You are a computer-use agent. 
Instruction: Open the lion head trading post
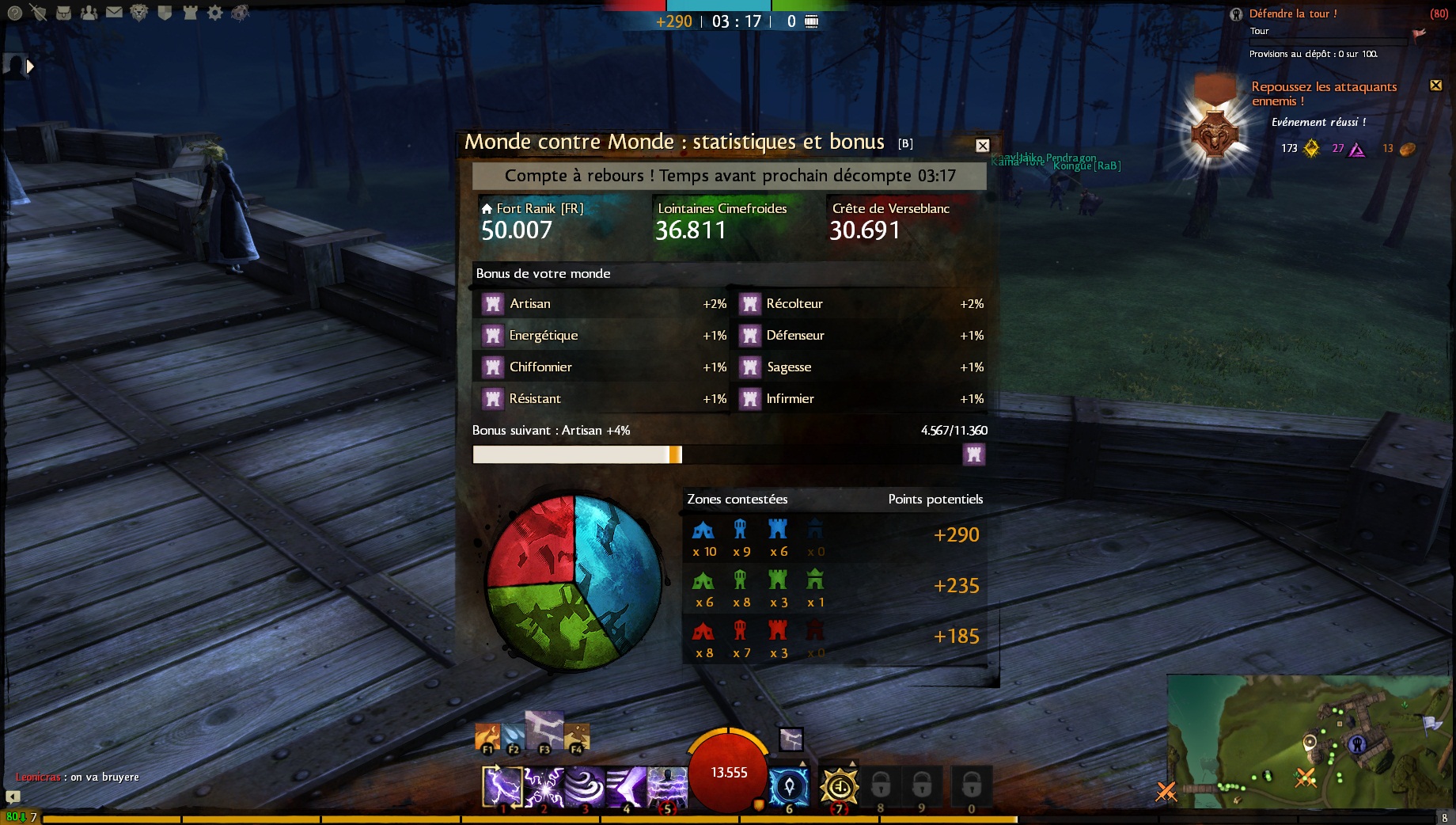[x=139, y=13]
